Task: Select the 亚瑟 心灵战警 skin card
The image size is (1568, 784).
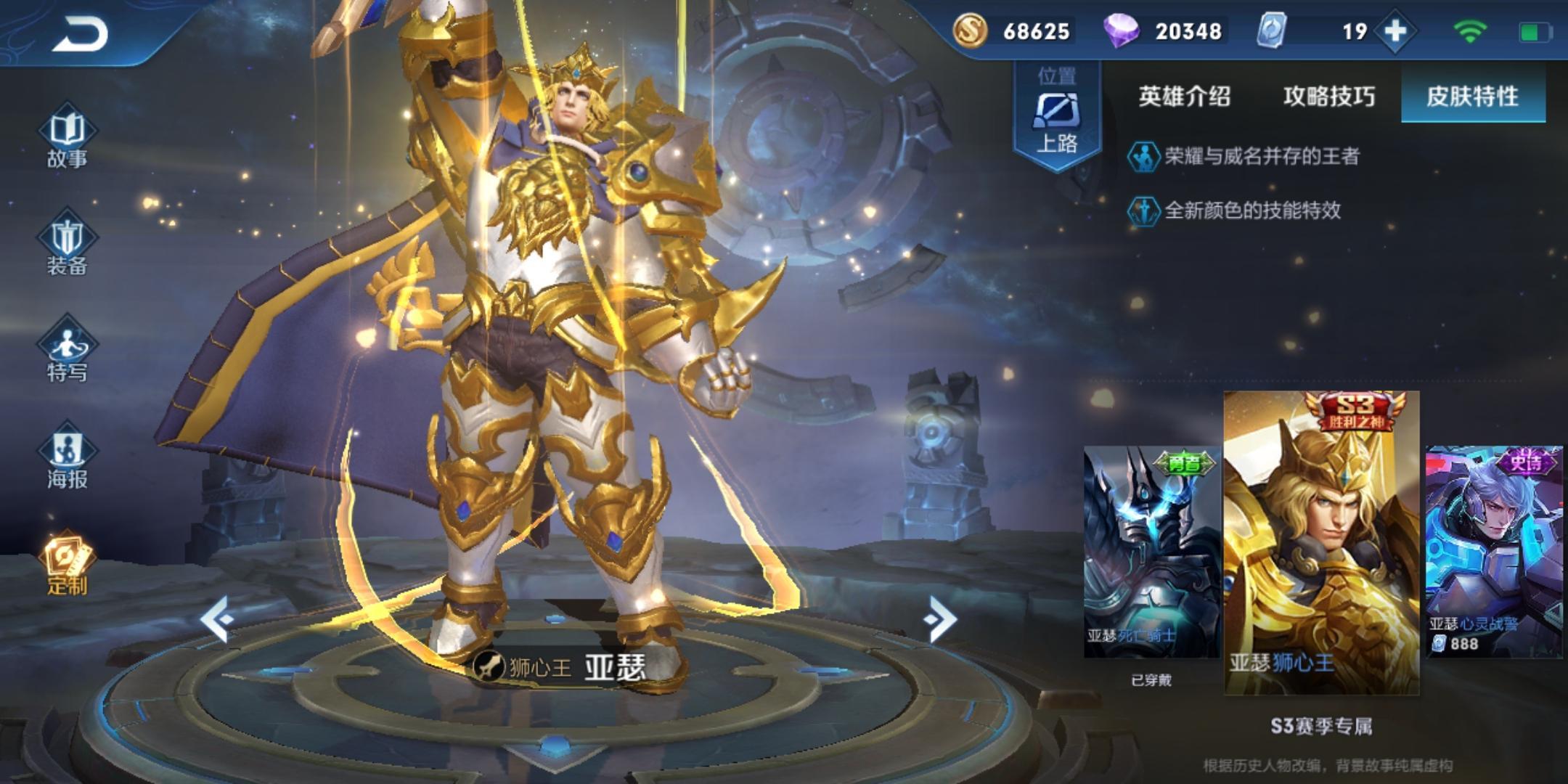Action: 1494,552
